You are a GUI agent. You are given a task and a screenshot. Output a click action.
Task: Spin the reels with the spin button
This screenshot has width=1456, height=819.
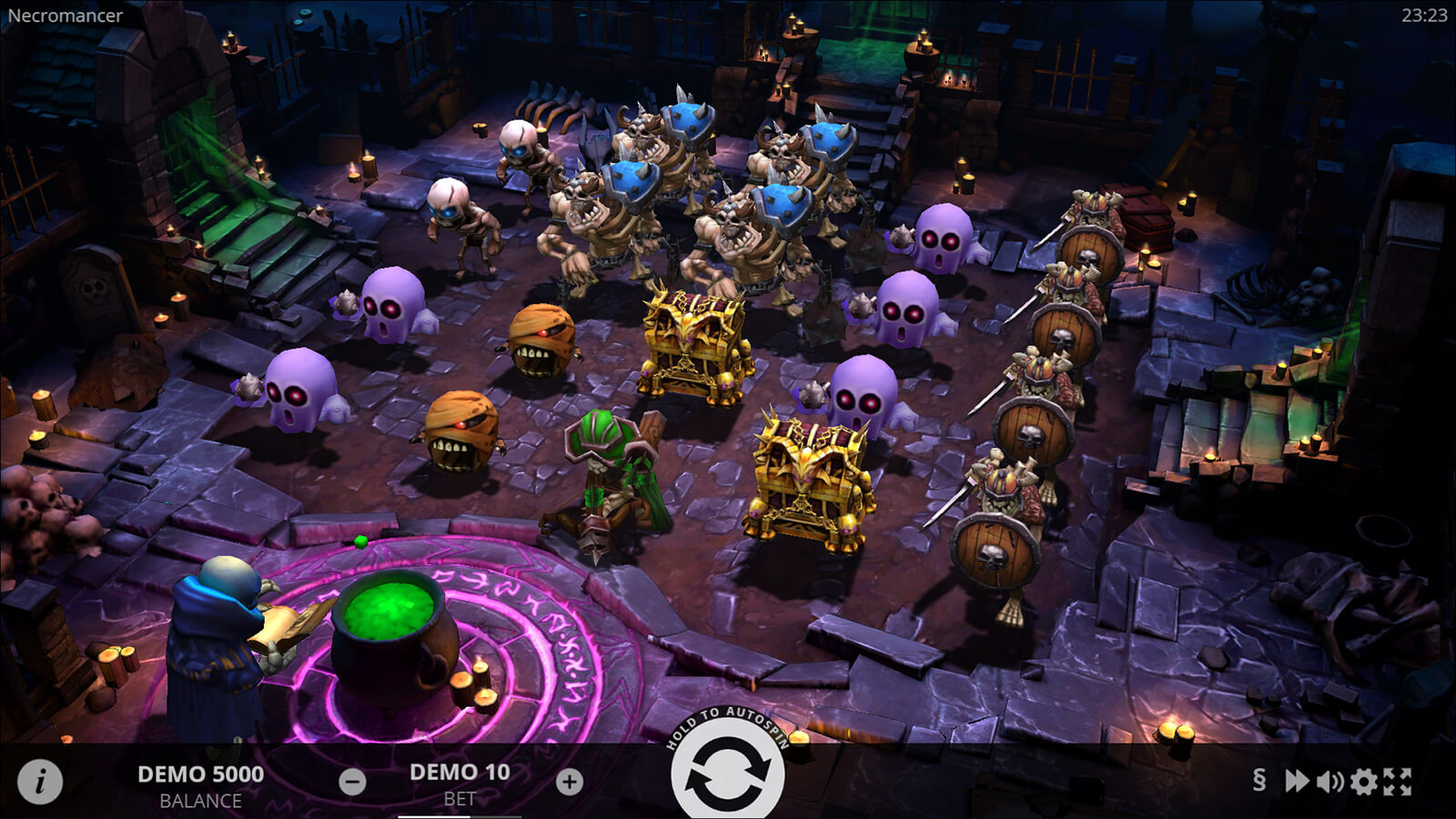pyautogui.click(x=726, y=775)
